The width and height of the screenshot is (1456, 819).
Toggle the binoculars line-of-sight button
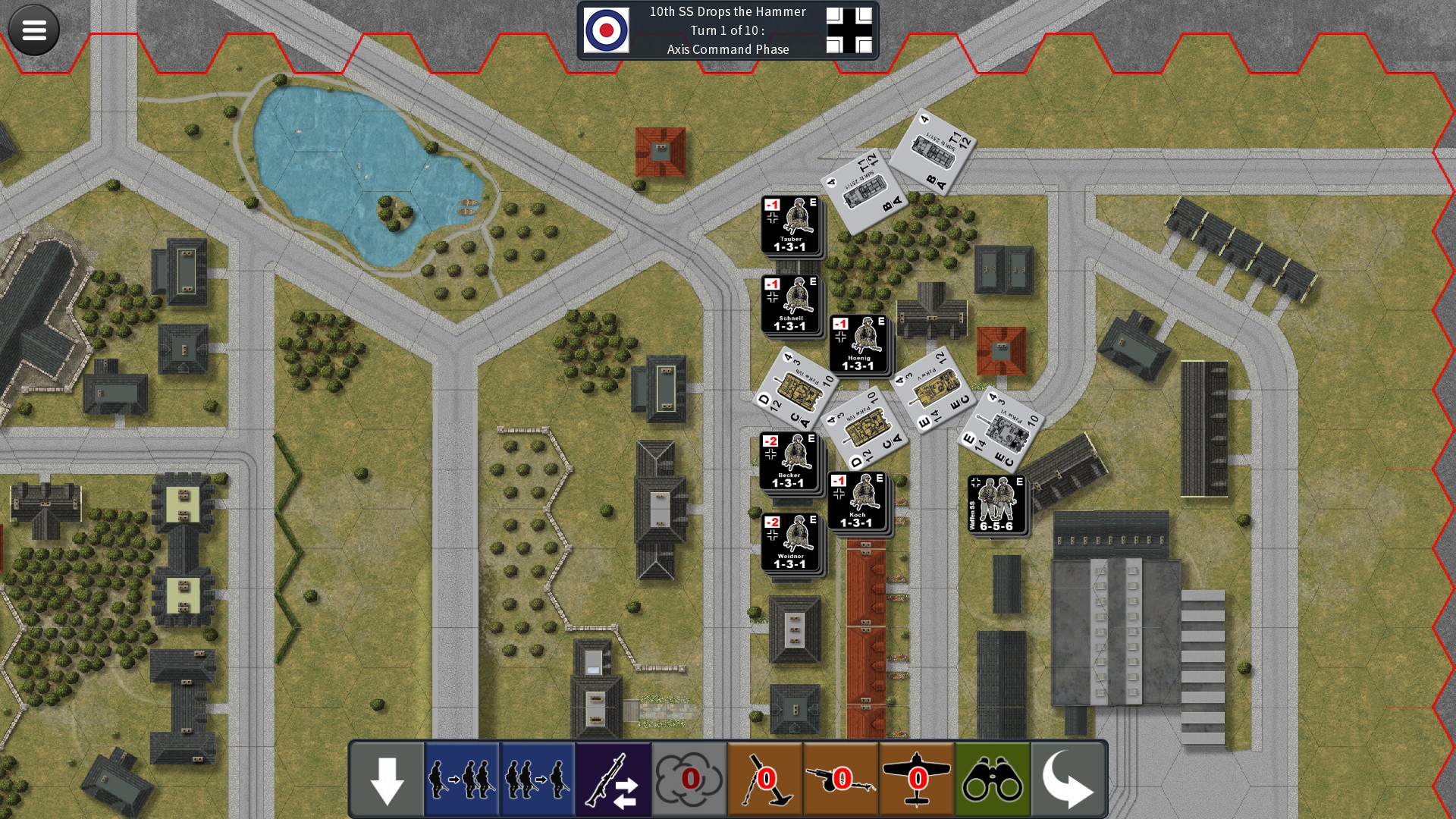click(x=993, y=780)
